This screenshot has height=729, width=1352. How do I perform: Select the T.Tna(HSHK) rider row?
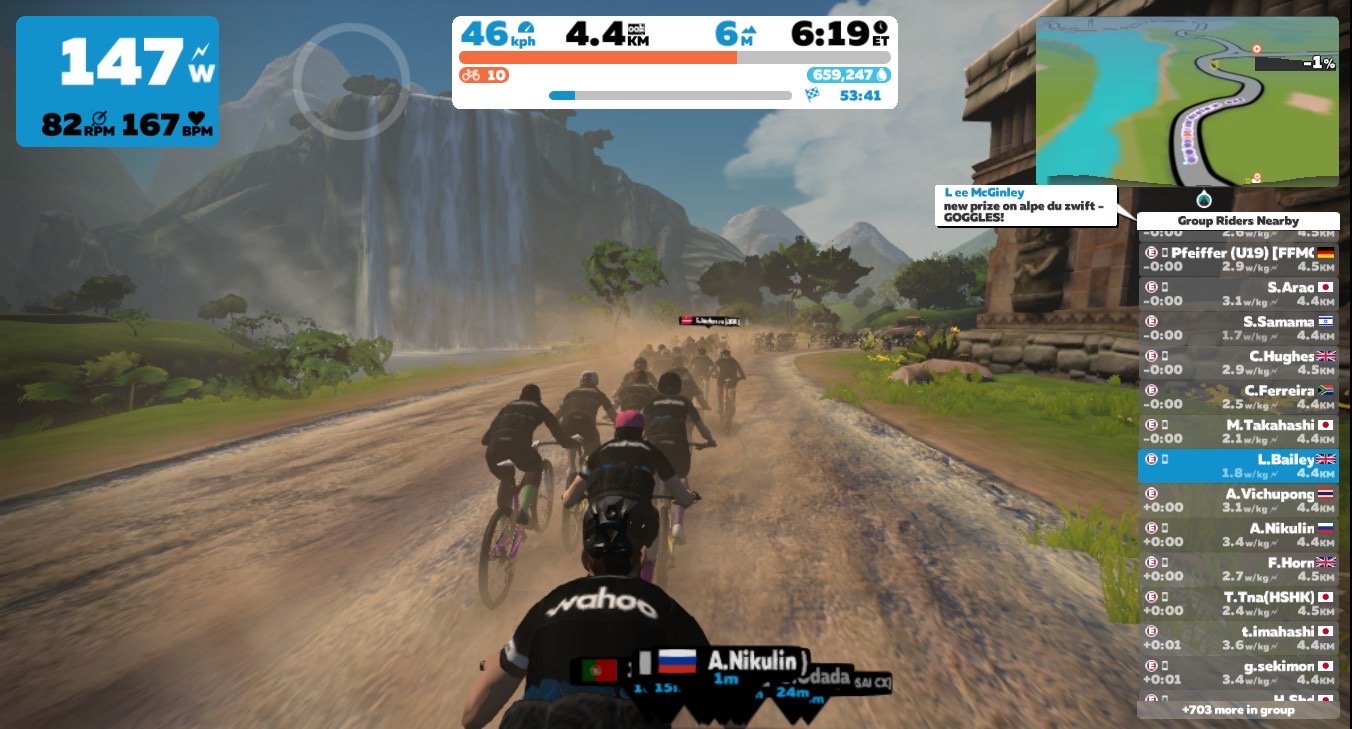[x=1238, y=603]
